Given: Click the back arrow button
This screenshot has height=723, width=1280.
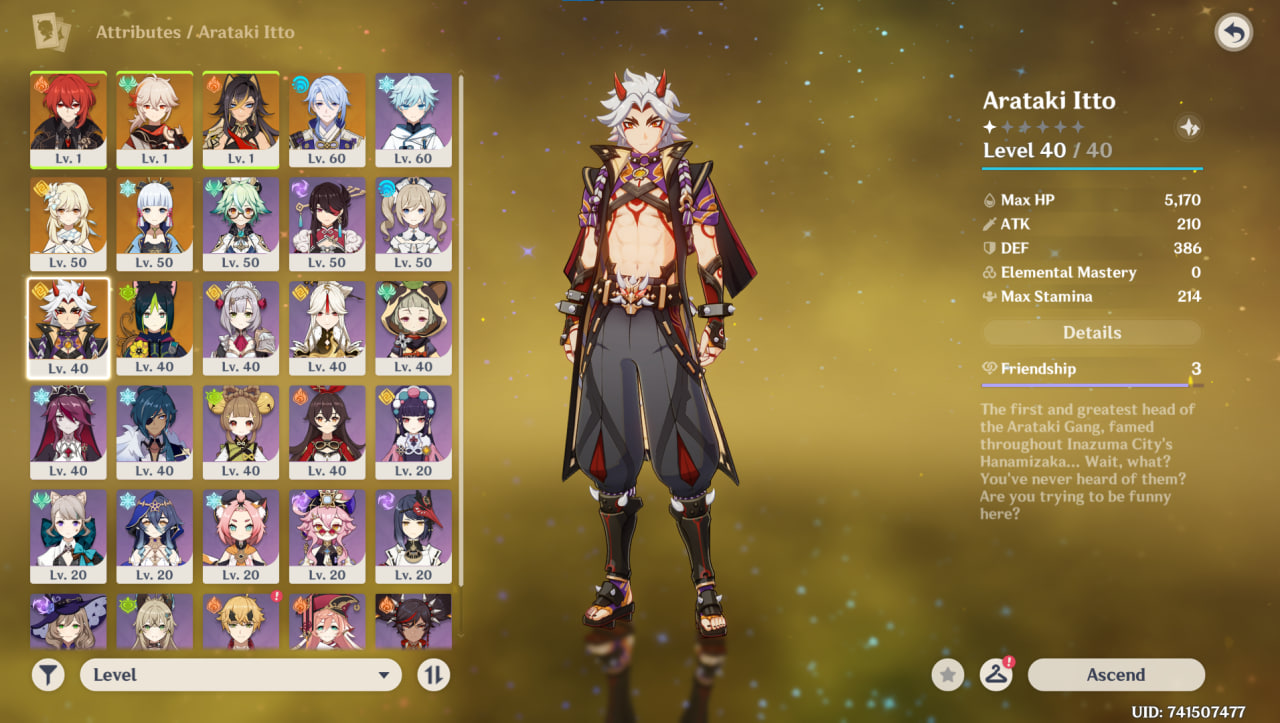Looking at the screenshot, I should point(1234,33).
